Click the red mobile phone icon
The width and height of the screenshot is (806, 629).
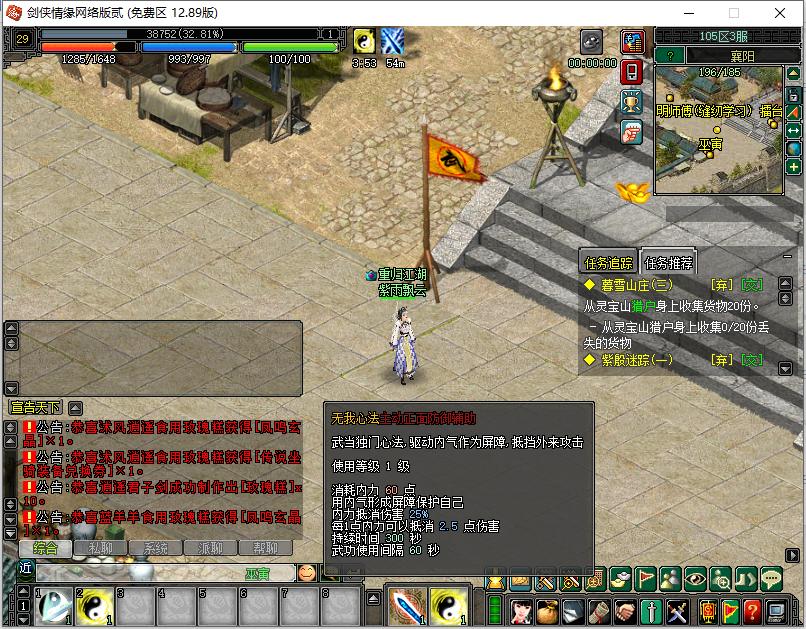[631, 72]
